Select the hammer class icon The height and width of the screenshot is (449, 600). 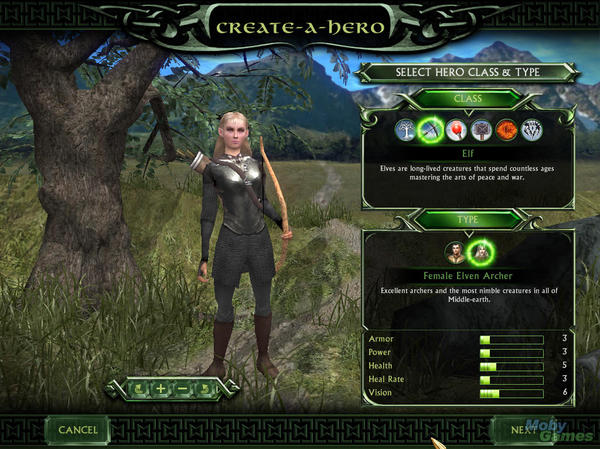pyautogui.click(x=480, y=129)
